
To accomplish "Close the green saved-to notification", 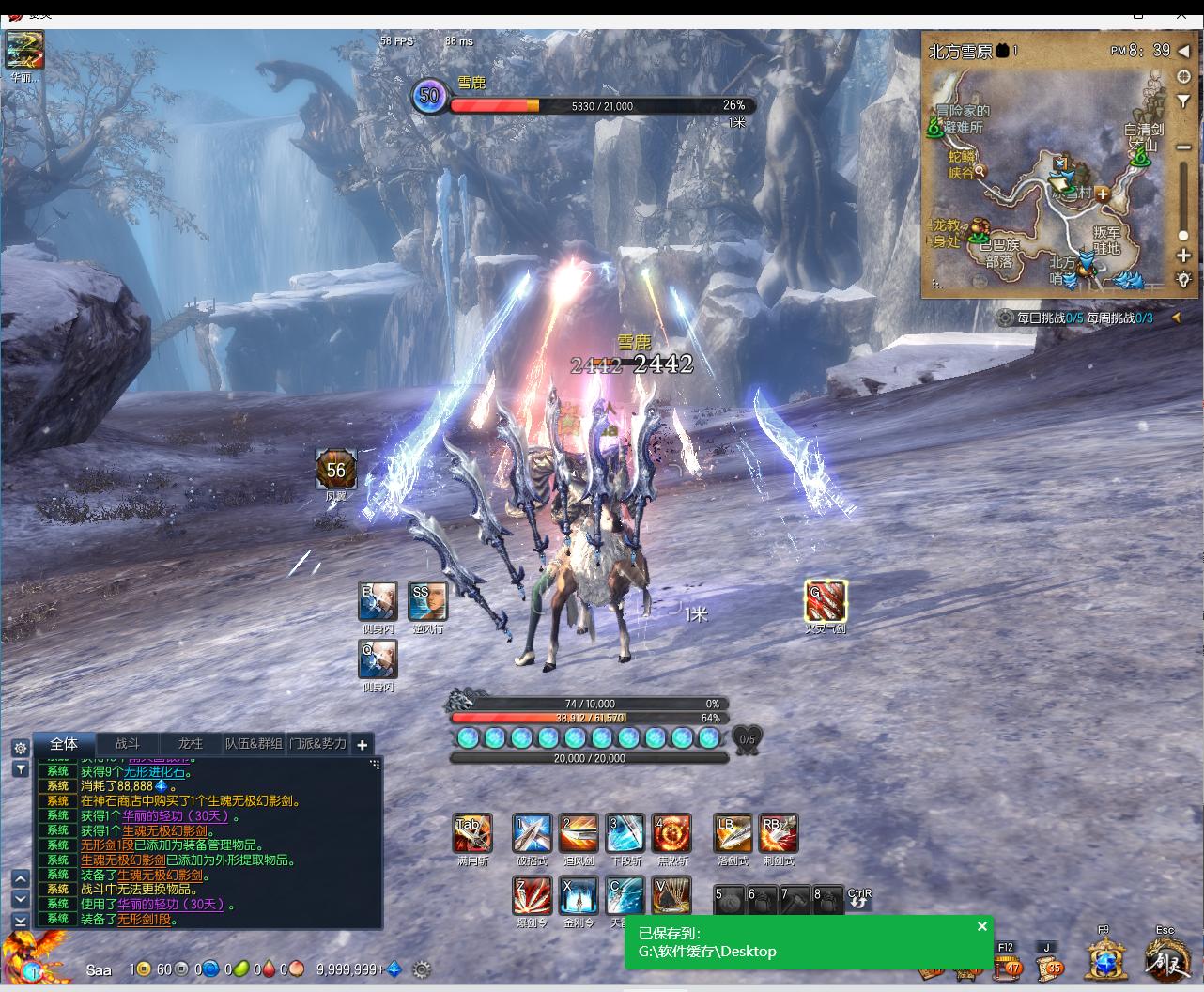I will 982,926.
